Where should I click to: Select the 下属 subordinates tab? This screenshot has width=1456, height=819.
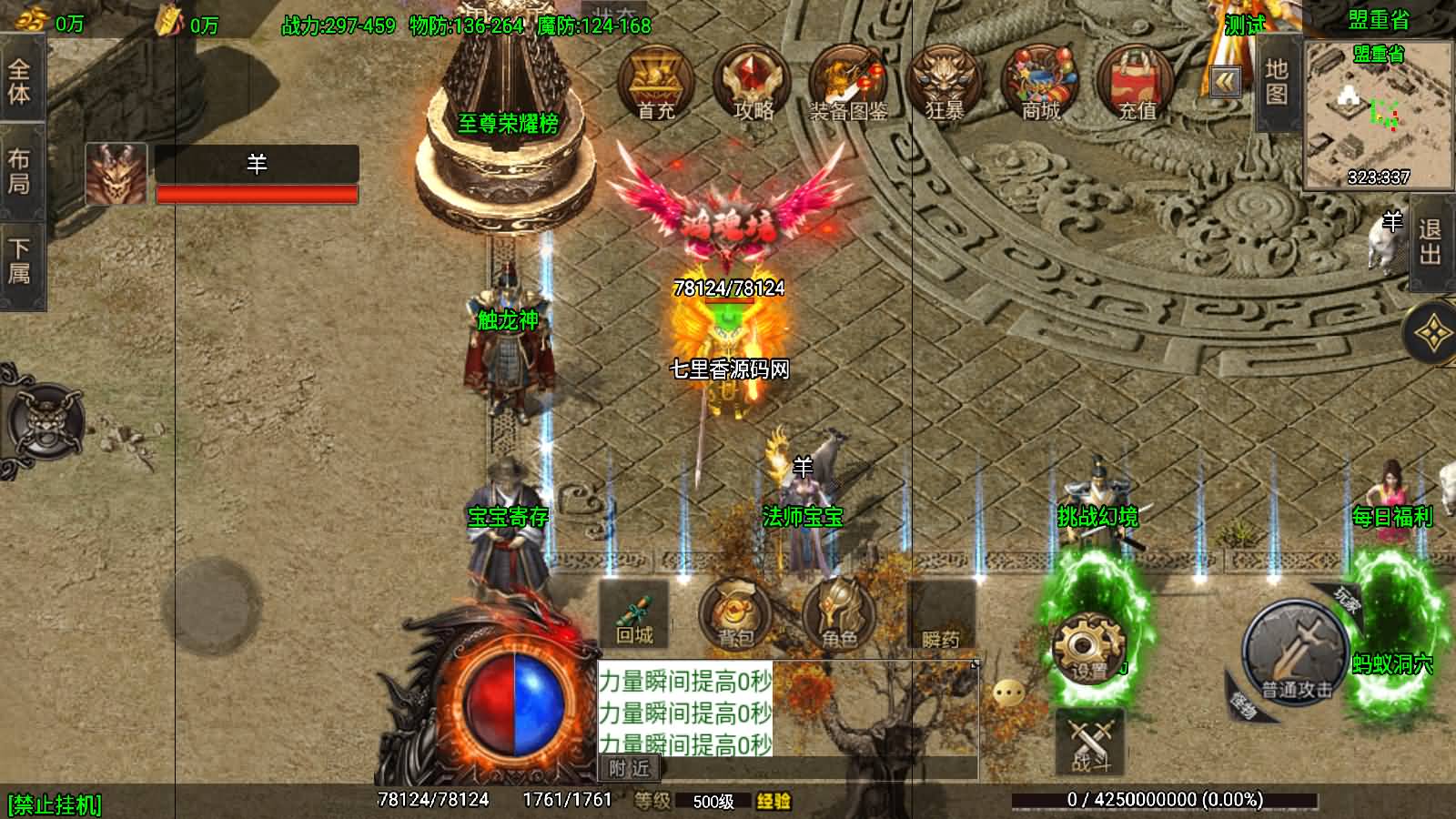19,261
